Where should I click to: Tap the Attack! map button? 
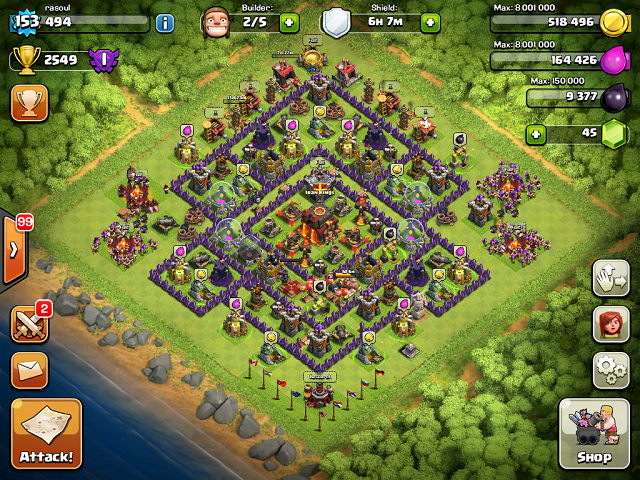46,434
